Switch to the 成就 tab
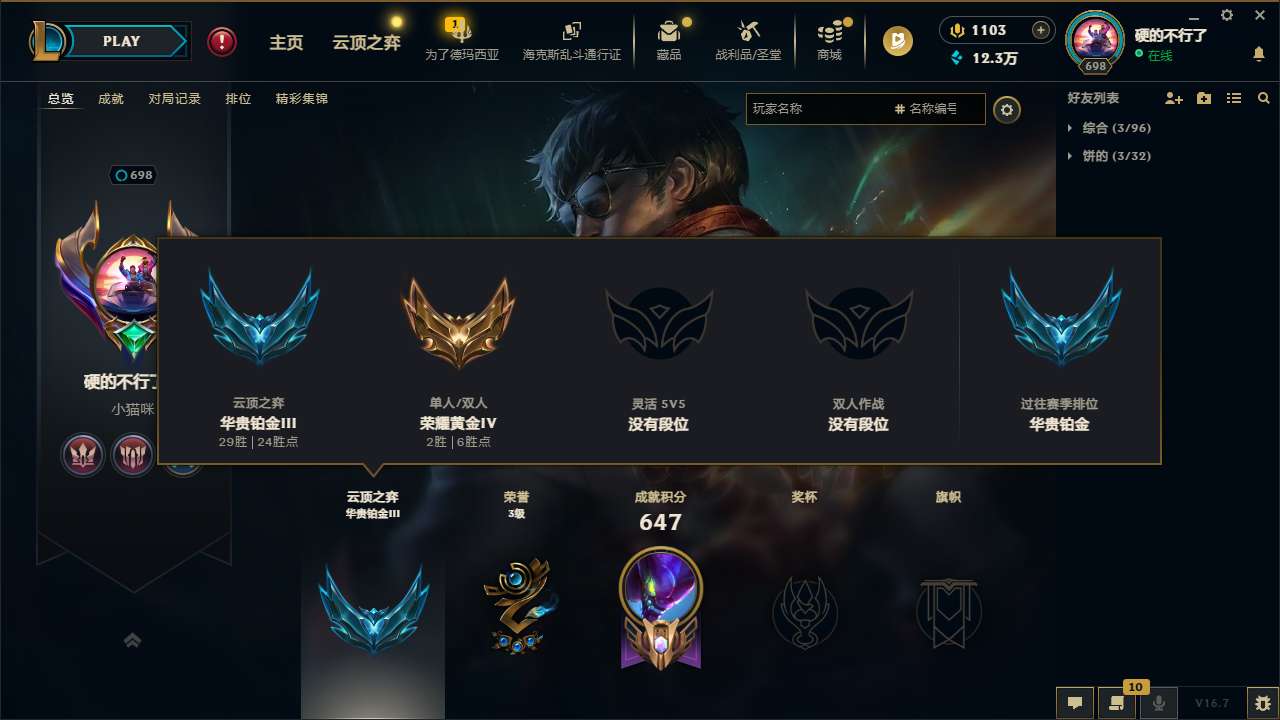The height and width of the screenshot is (720, 1280). [x=110, y=98]
